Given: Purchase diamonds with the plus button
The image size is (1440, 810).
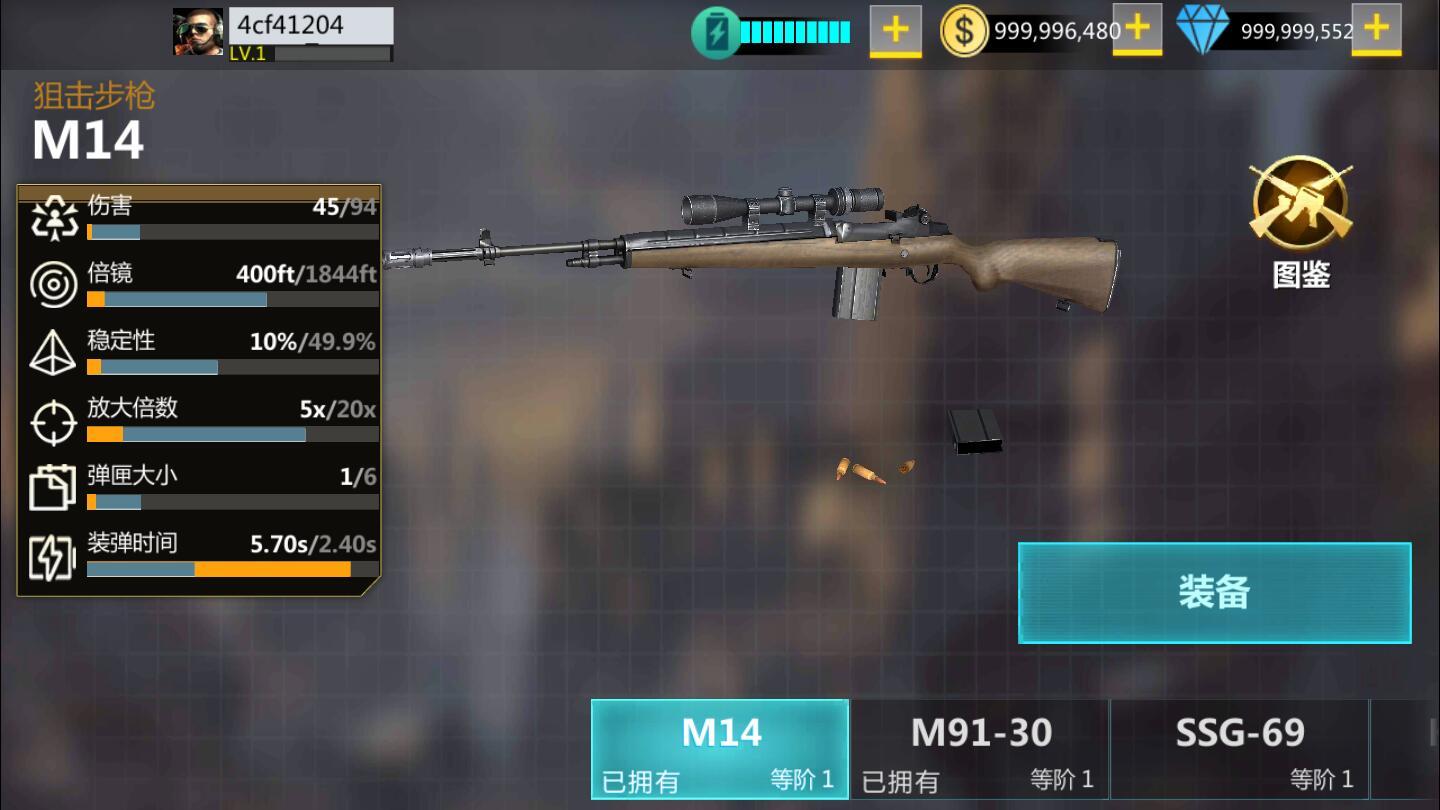Looking at the screenshot, I should 1376,30.
